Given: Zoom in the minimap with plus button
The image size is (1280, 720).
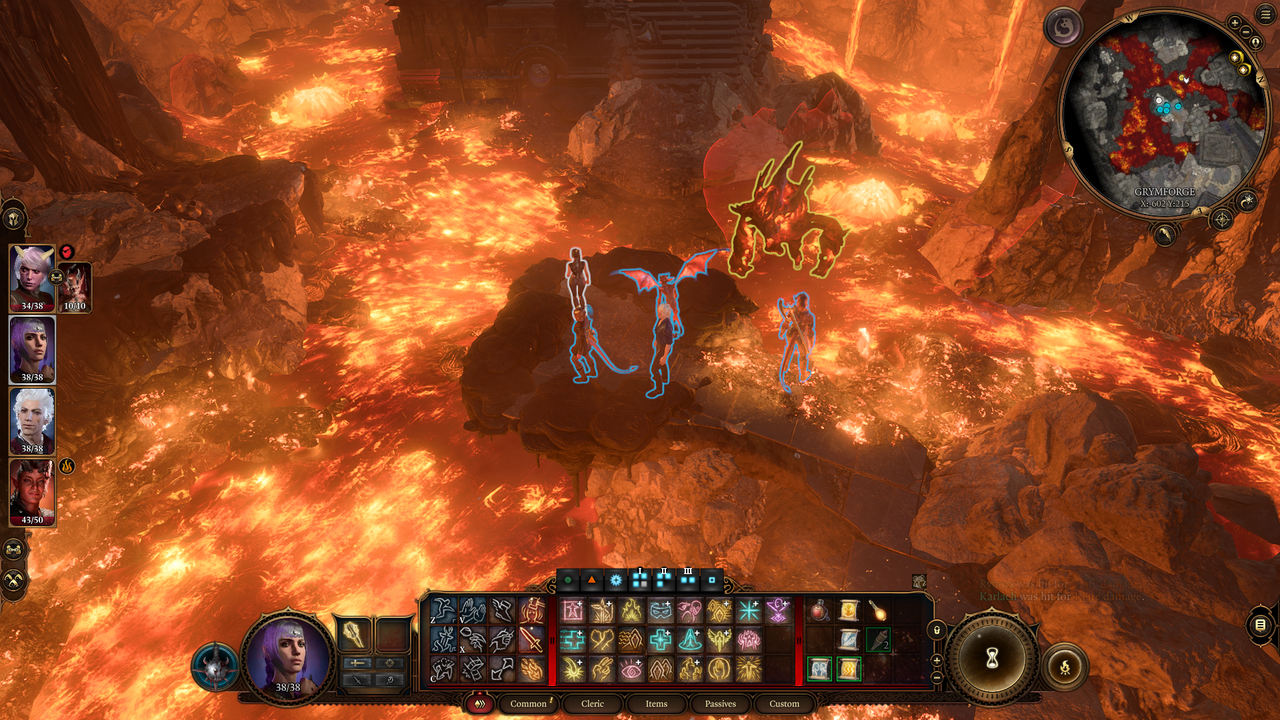Looking at the screenshot, I should click(1234, 22).
